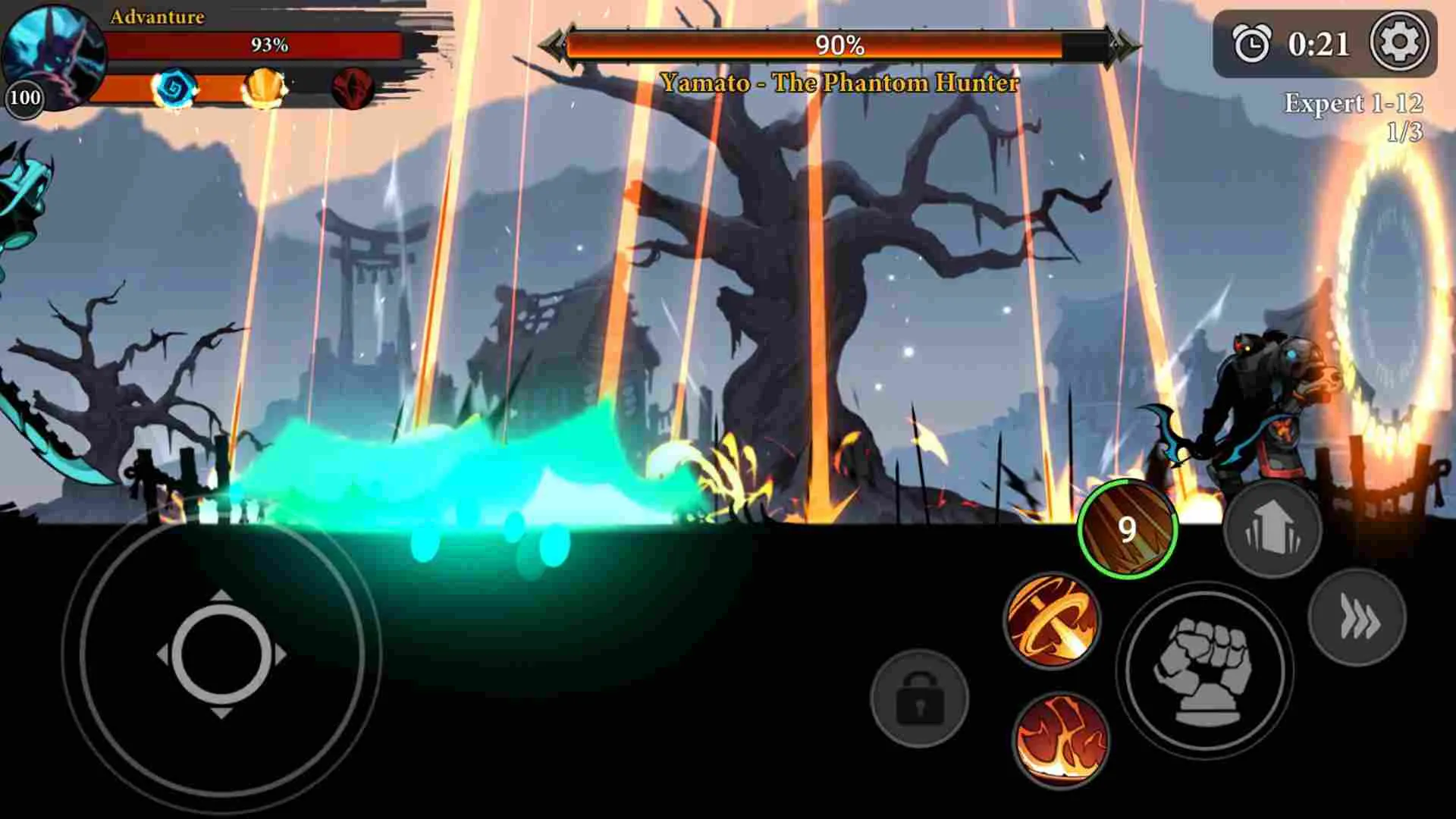Tap the virtual joystick control
The image size is (1456, 819).
(x=222, y=654)
